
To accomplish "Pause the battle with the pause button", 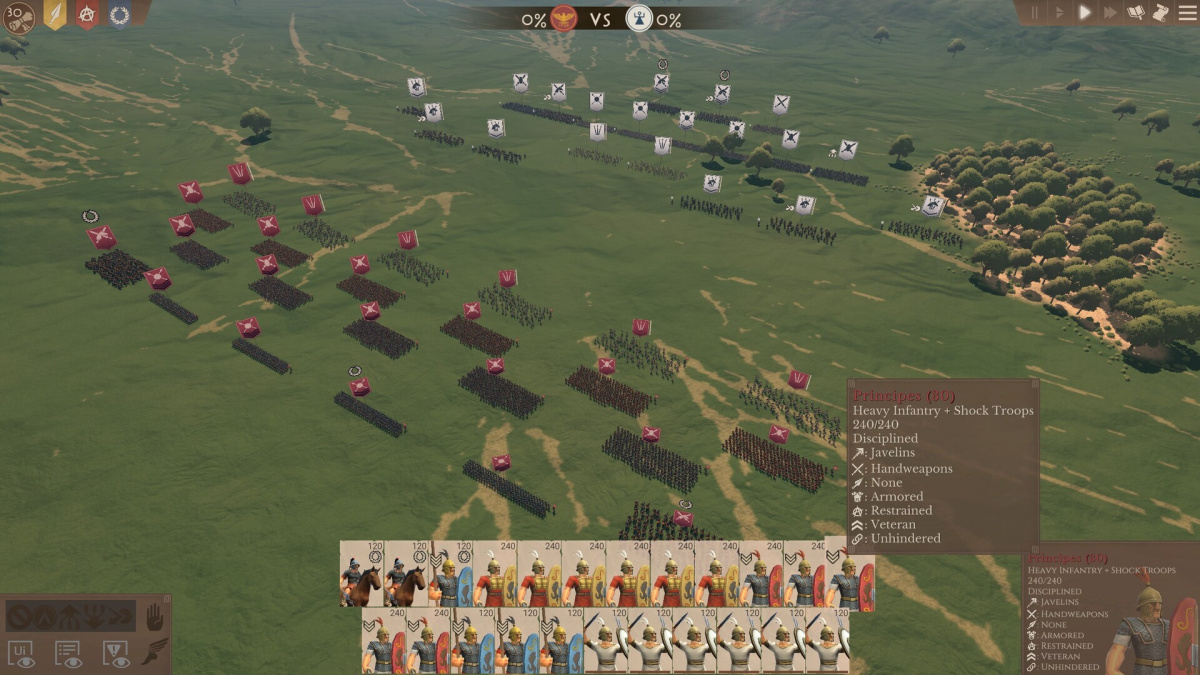I will [x=1035, y=13].
